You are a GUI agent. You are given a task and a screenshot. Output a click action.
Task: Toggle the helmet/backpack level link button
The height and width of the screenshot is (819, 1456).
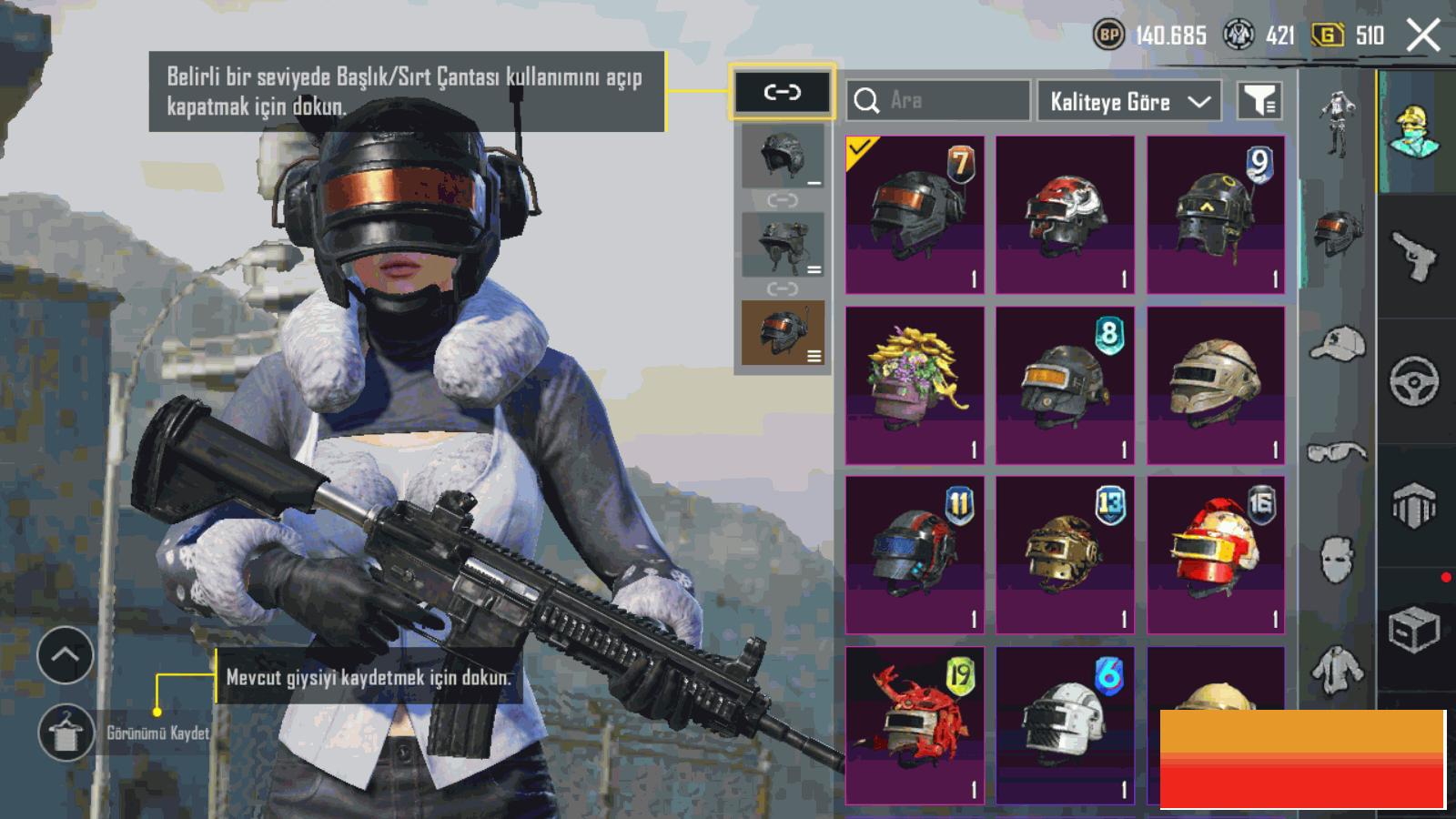click(x=783, y=92)
